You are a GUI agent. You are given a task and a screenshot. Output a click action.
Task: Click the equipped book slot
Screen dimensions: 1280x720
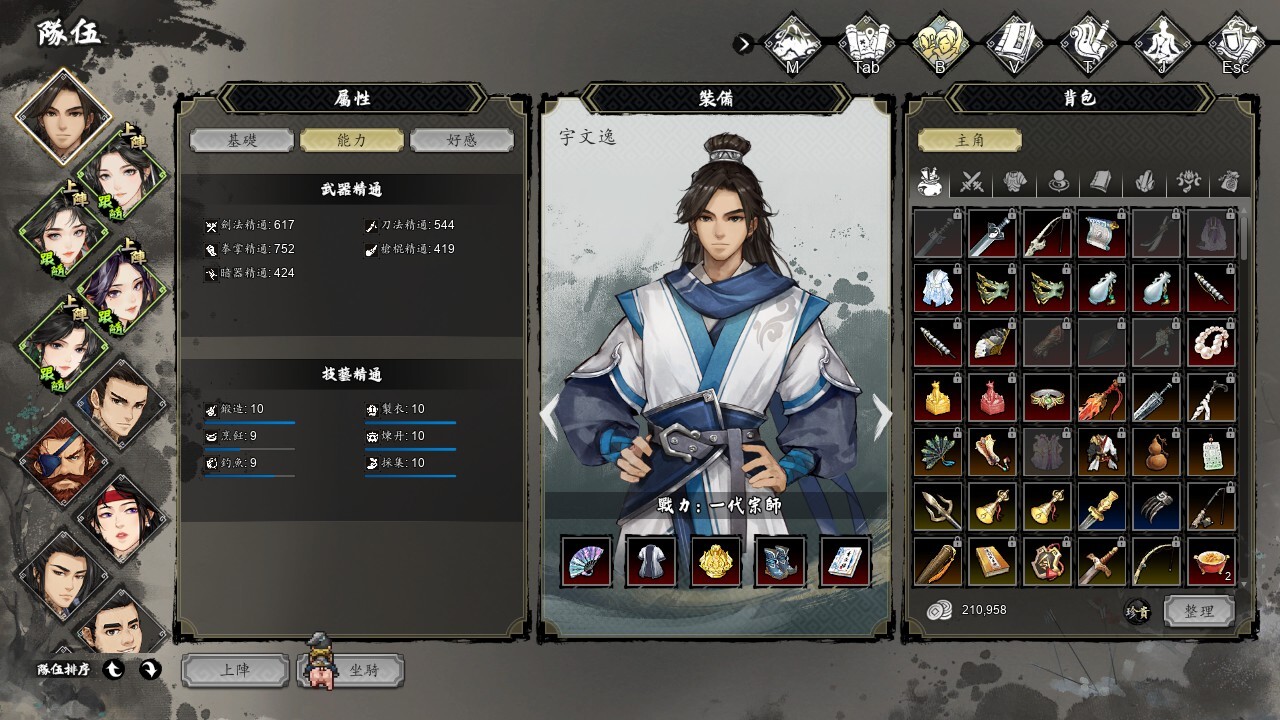tap(846, 561)
